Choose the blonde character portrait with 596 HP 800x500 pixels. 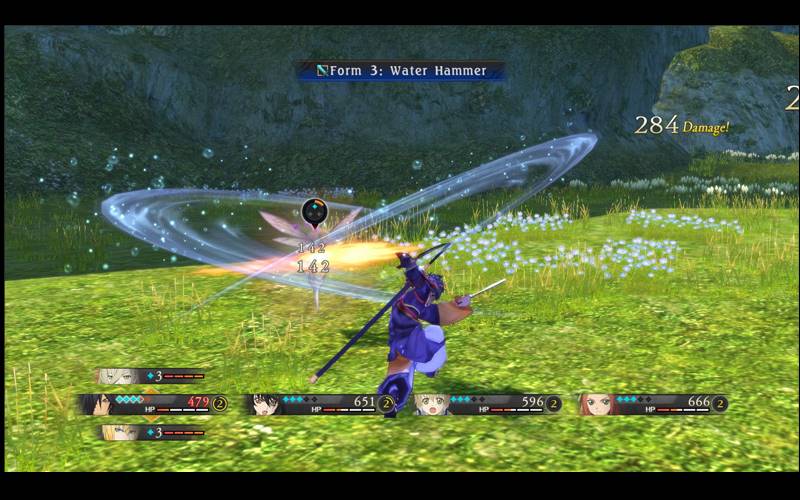coord(432,404)
